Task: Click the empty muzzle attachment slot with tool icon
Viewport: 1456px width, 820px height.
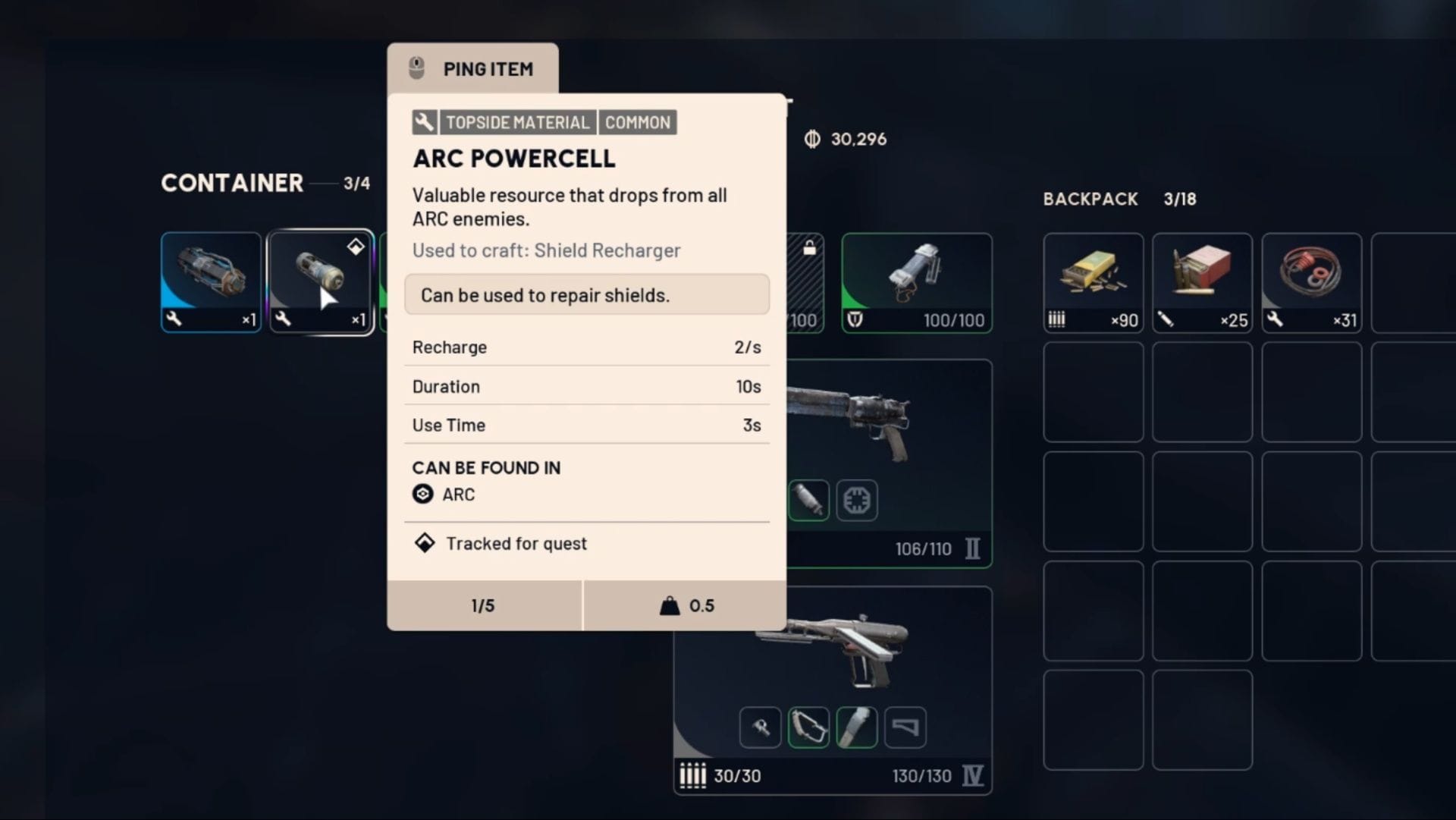Action: pyautogui.click(x=760, y=727)
